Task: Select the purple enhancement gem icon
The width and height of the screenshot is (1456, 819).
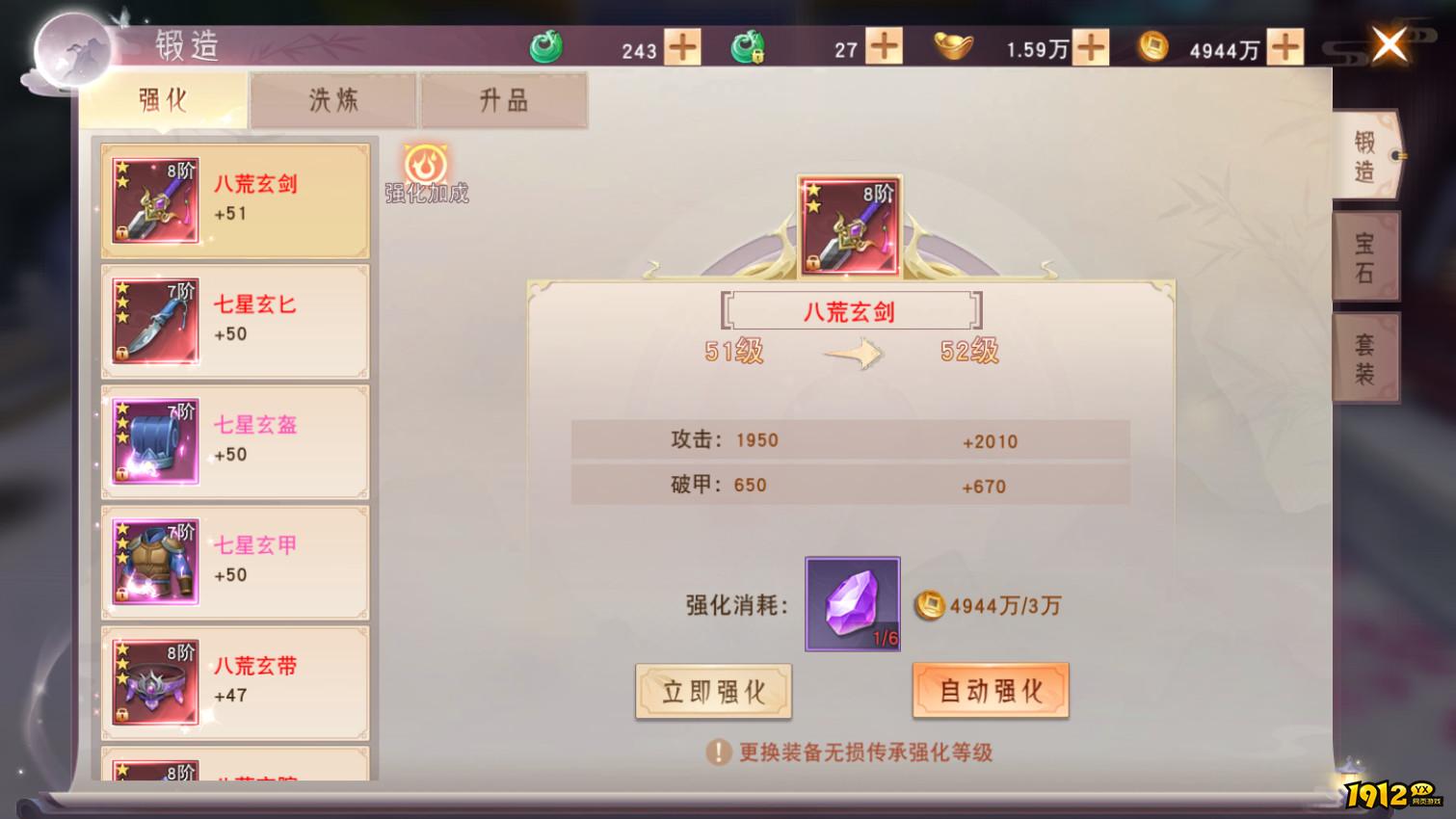Action: point(851,604)
